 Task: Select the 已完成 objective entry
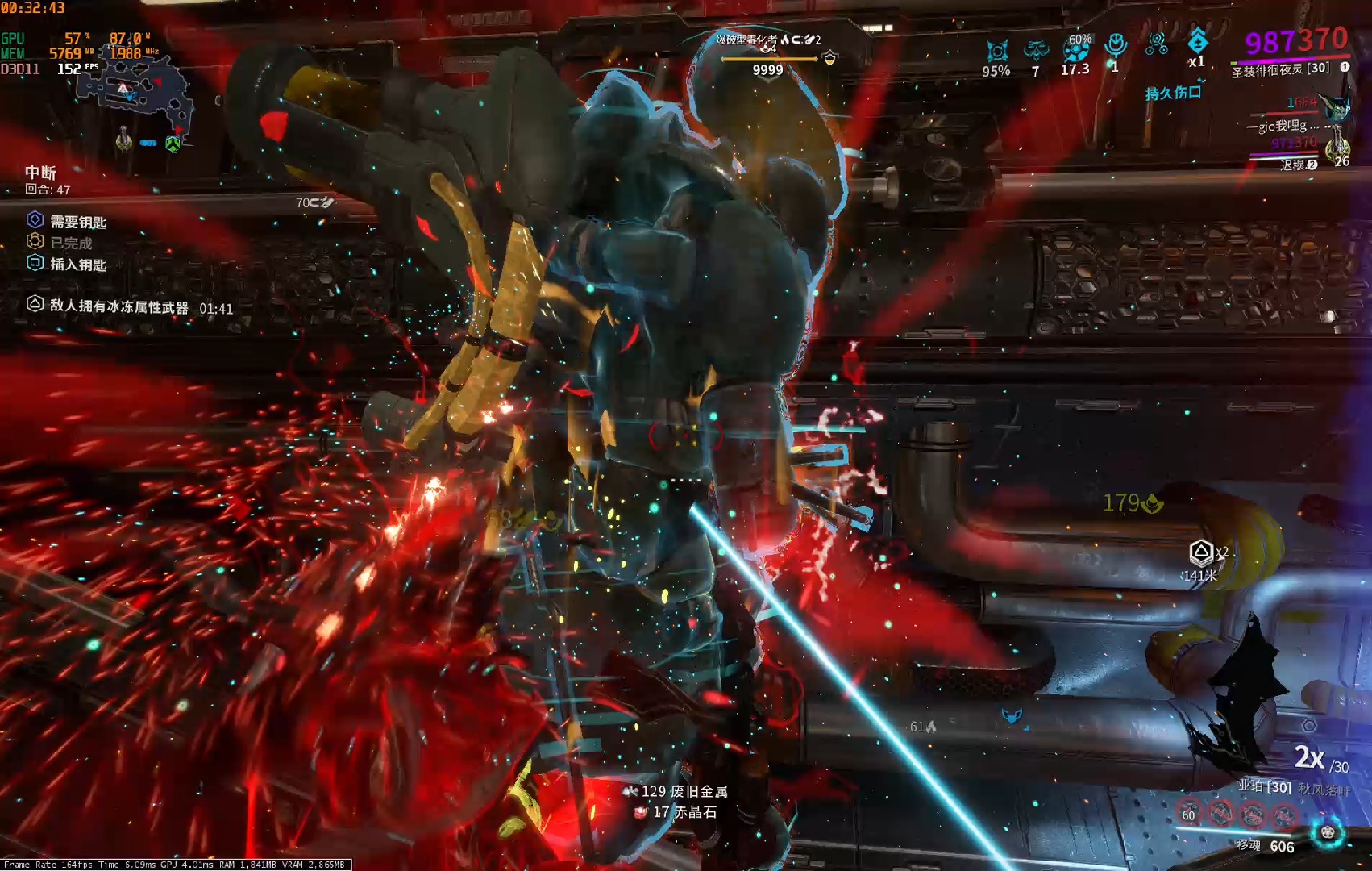tap(71, 243)
